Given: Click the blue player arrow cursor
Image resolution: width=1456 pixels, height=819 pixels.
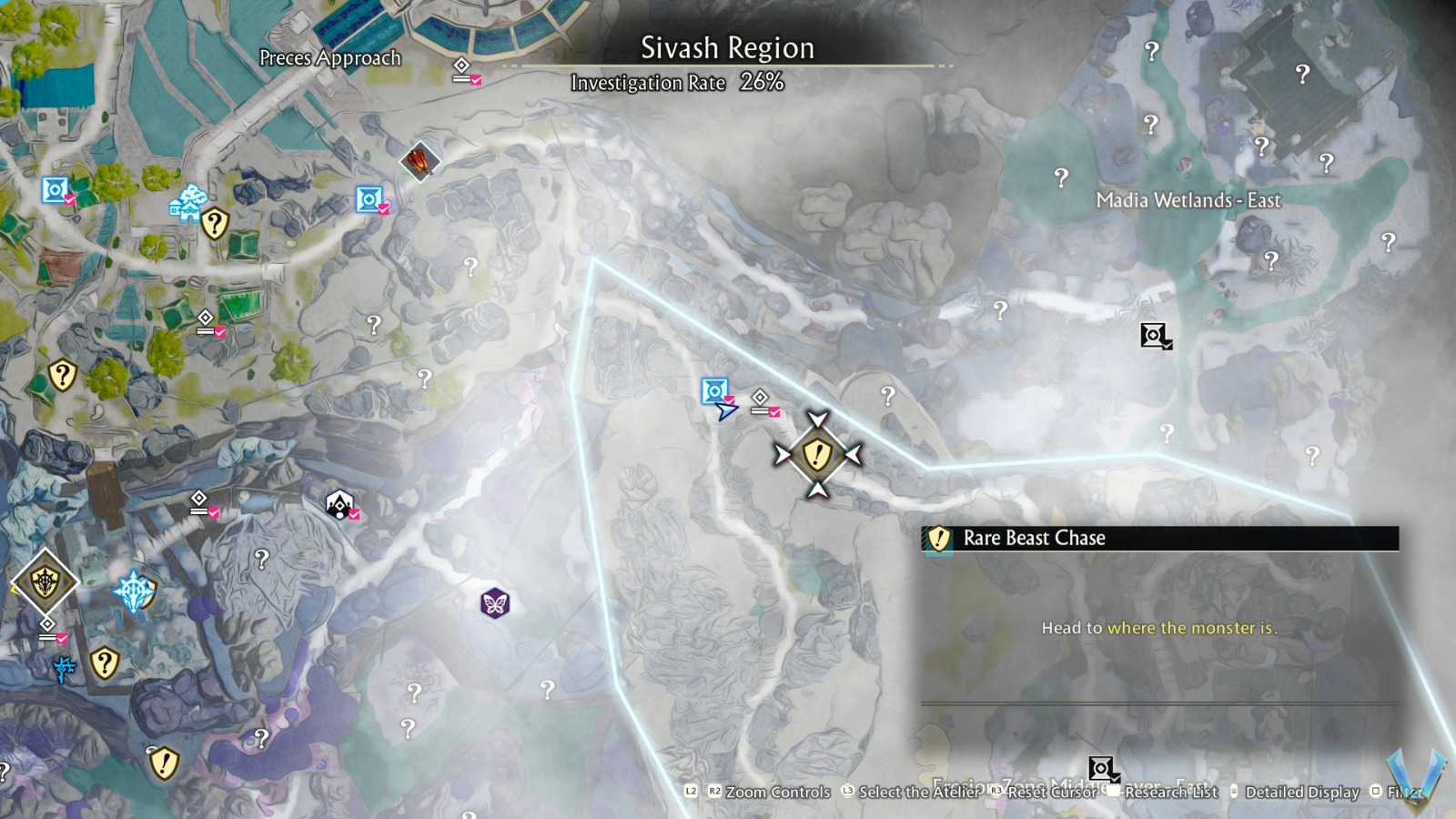Looking at the screenshot, I should (725, 411).
